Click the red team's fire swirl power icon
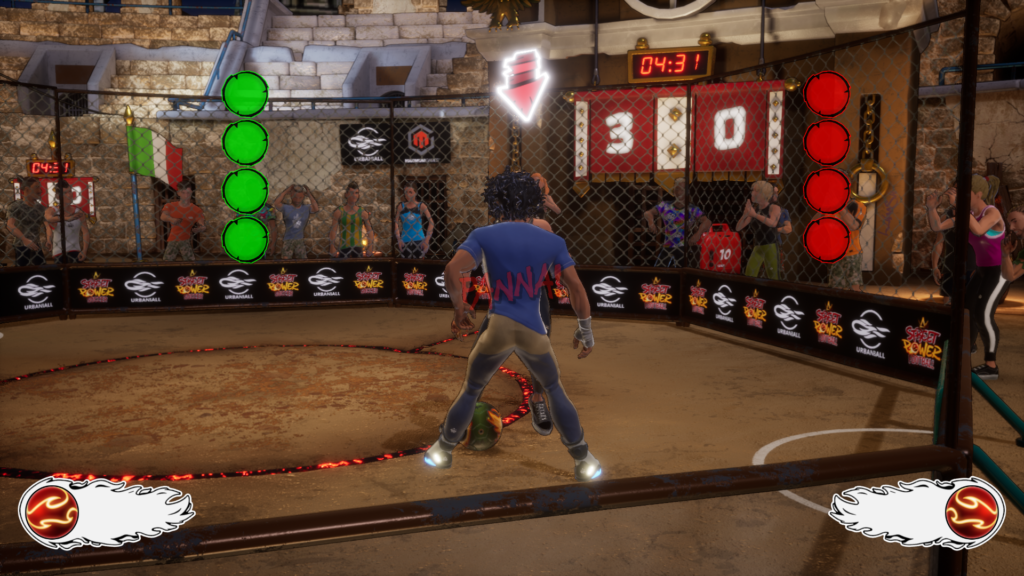Viewport: 1024px width, 576px height. 971,511
